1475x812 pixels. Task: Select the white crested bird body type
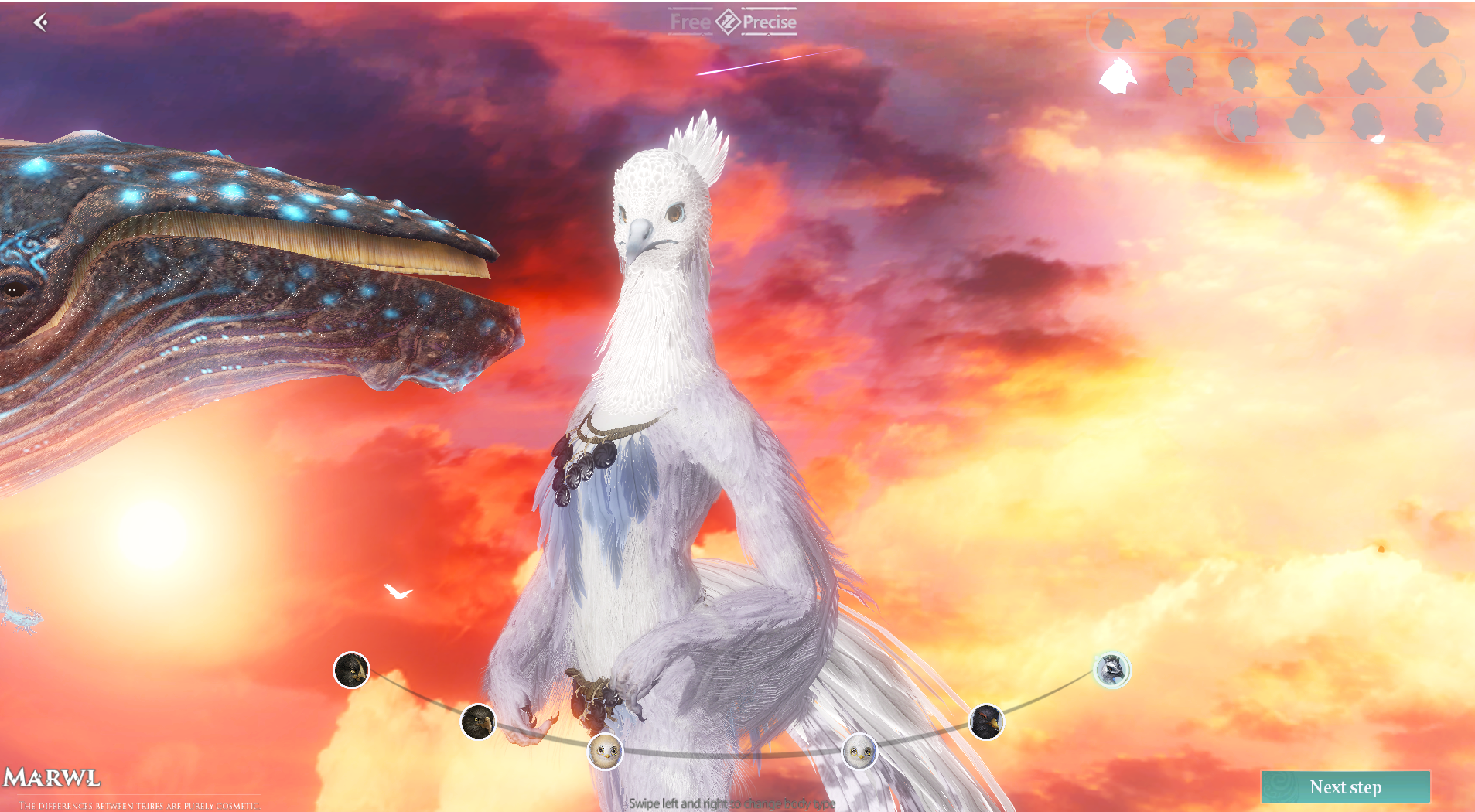click(1111, 670)
